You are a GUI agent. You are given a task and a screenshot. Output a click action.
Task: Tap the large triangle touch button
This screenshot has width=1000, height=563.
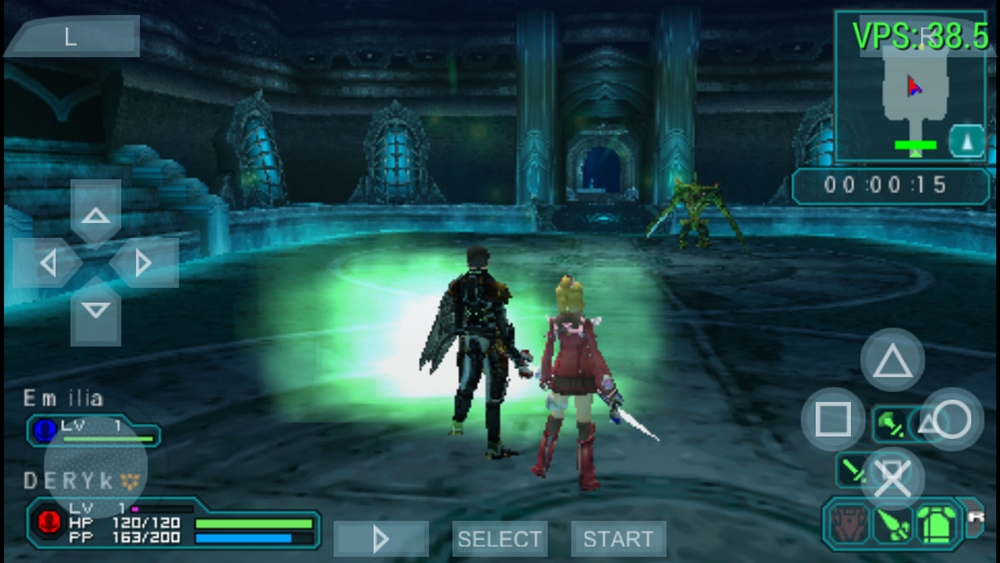pyautogui.click(x=892, y=360)
